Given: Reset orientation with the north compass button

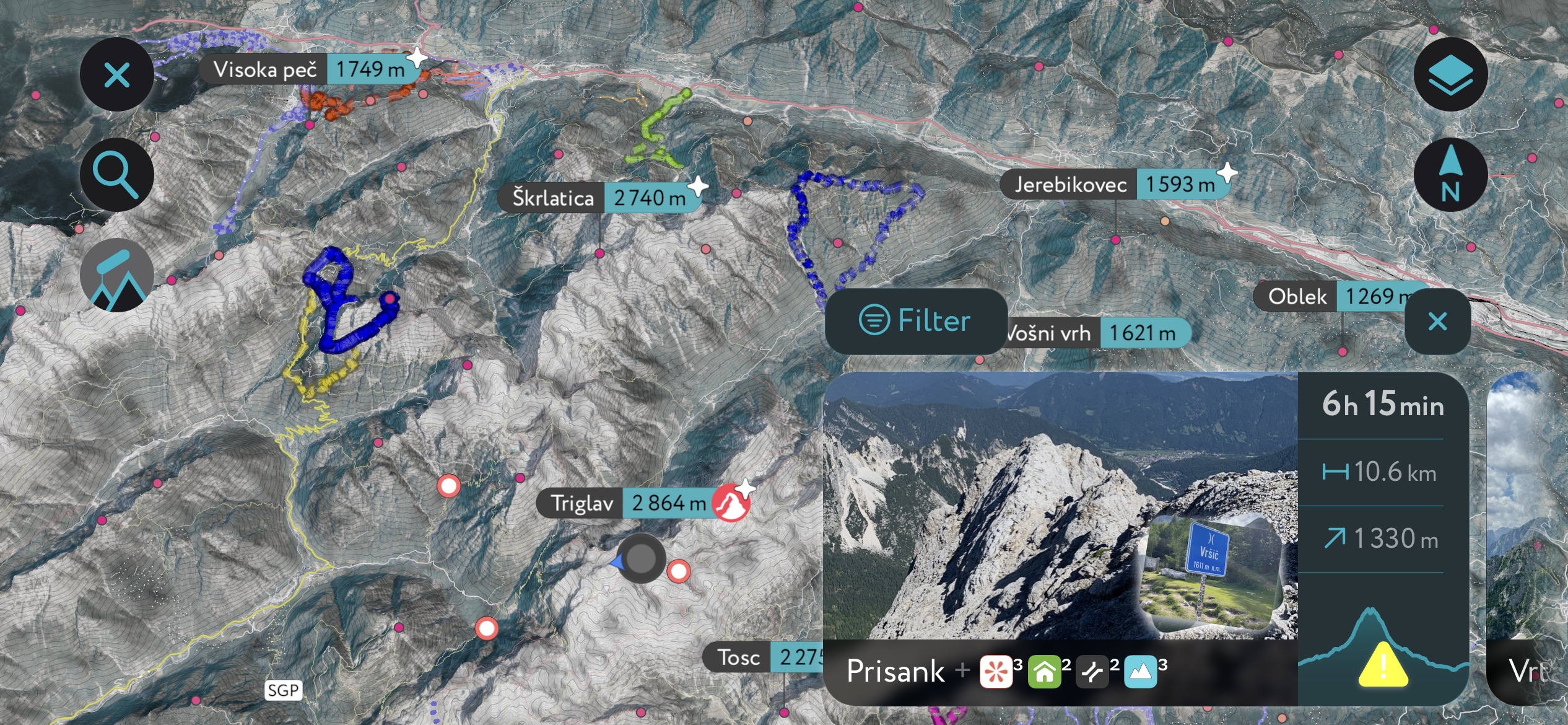Looking at the screenshot, I should coord(1450,175).
